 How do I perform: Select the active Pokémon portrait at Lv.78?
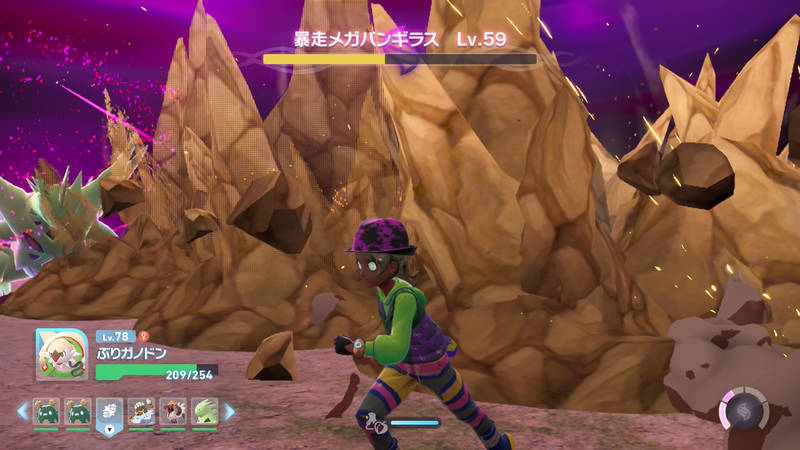(59, 355)
